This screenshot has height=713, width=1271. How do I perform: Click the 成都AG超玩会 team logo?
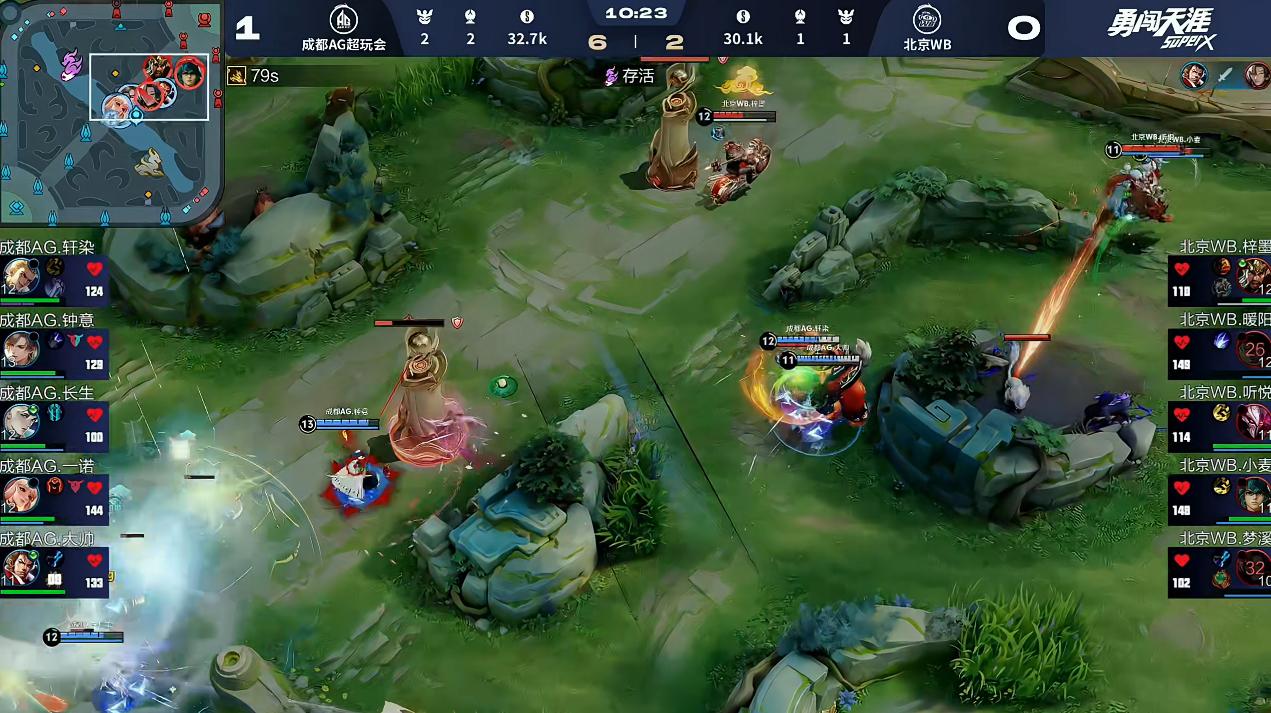click(343, 20)
